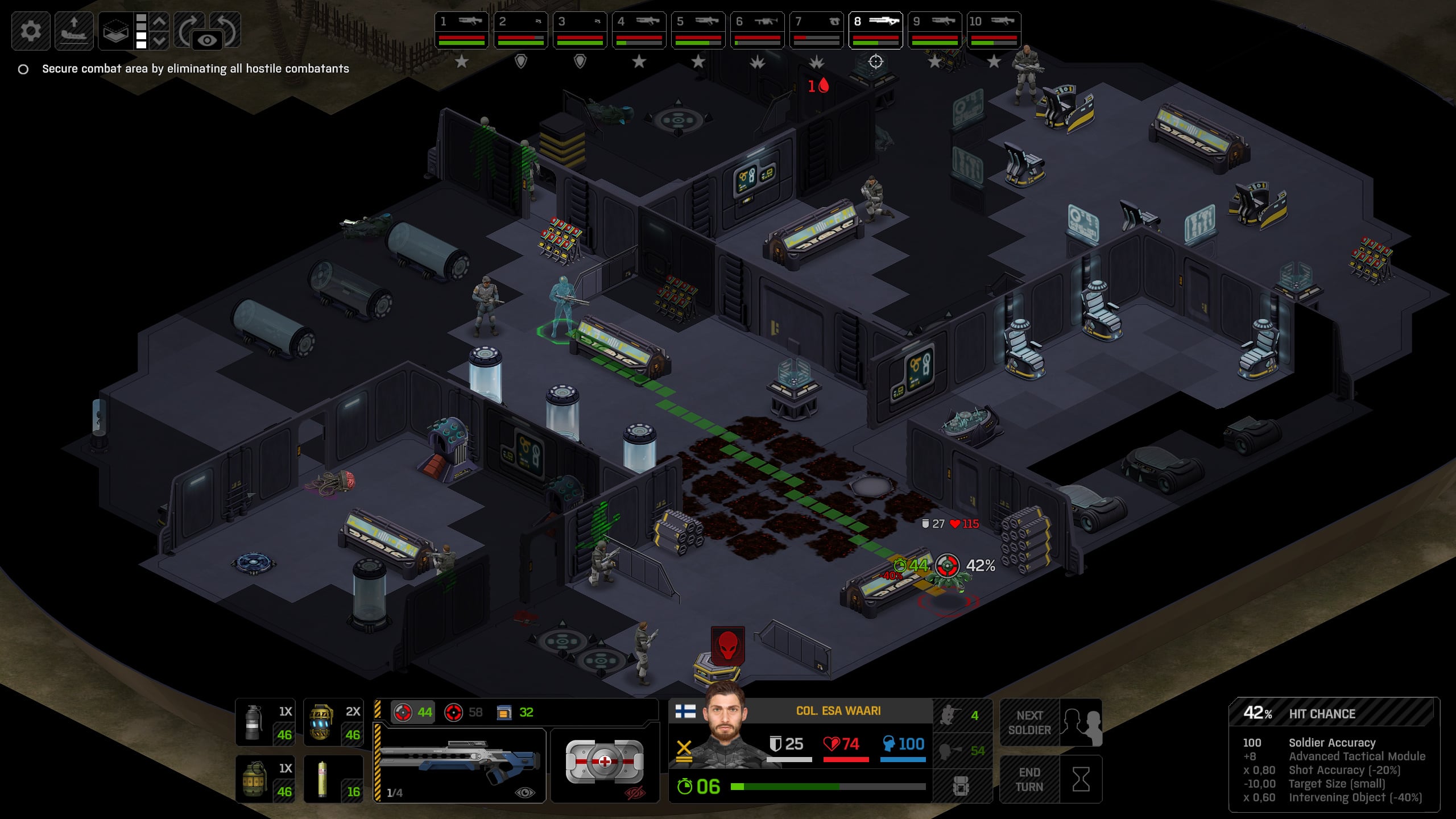Choose soldier 10 in the squad bar
The width and height of the screenshot is (1456, 819).
[x=994, y=30]
